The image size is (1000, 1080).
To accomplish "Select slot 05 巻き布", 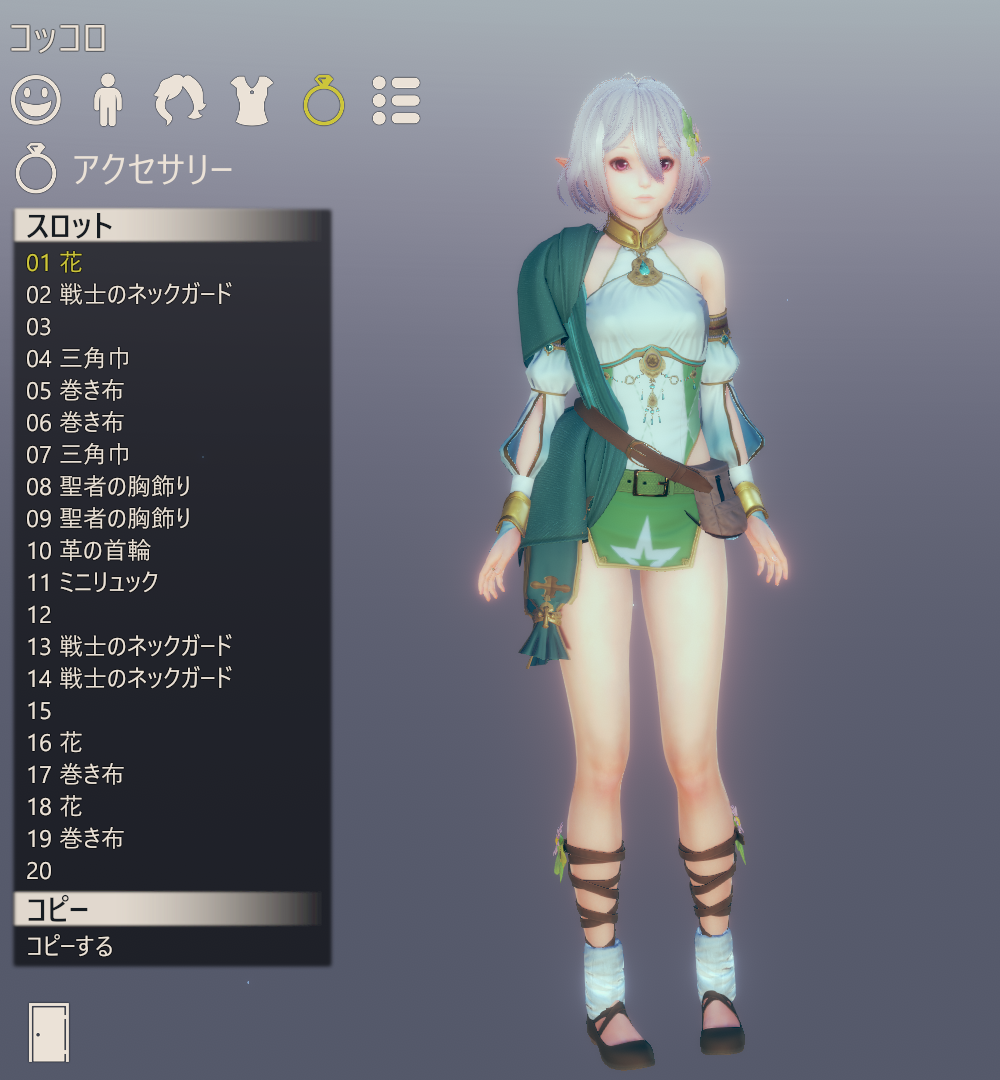I will (x=75, y=391).
